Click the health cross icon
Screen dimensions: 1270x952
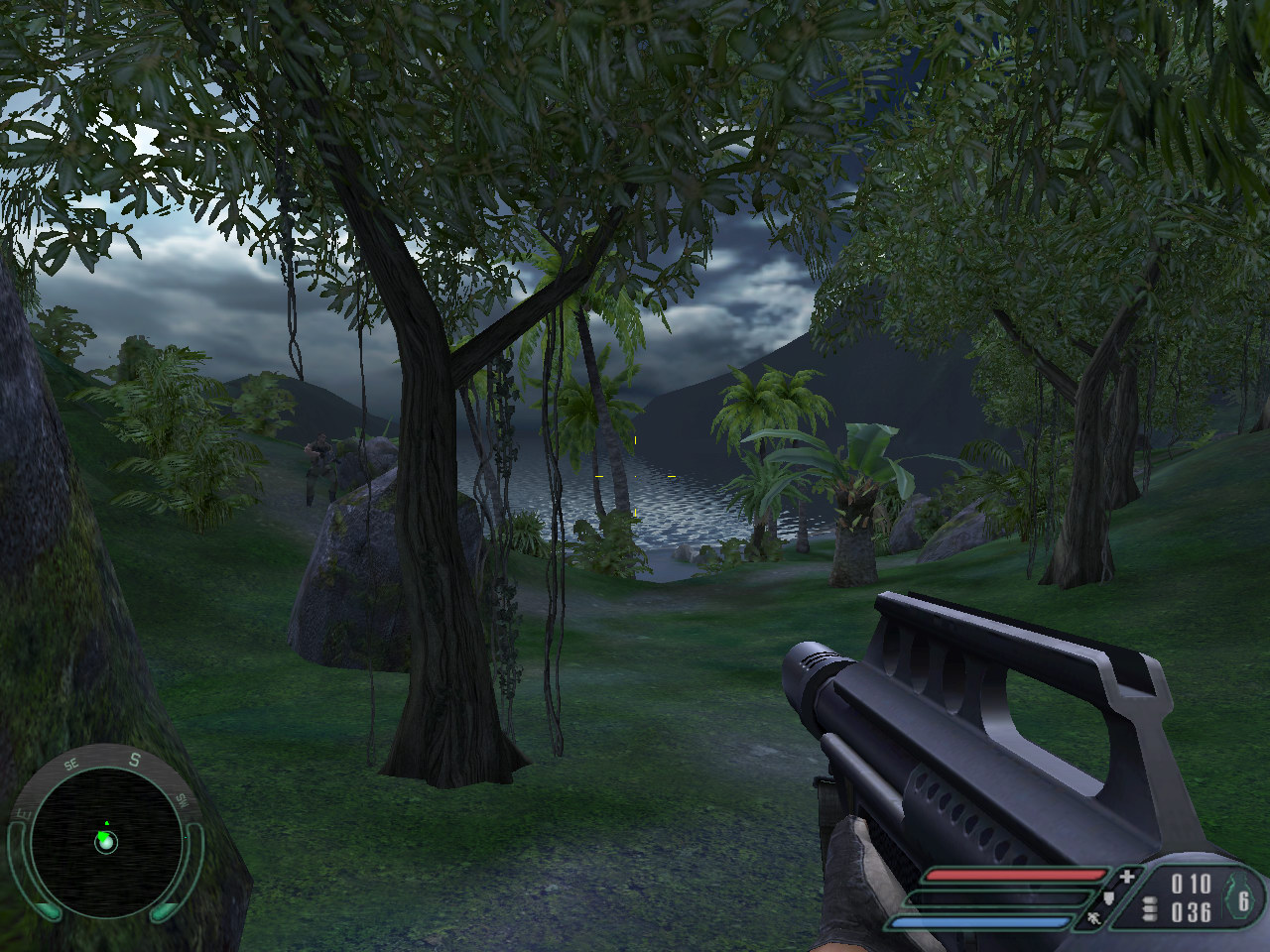(1126, 877)
